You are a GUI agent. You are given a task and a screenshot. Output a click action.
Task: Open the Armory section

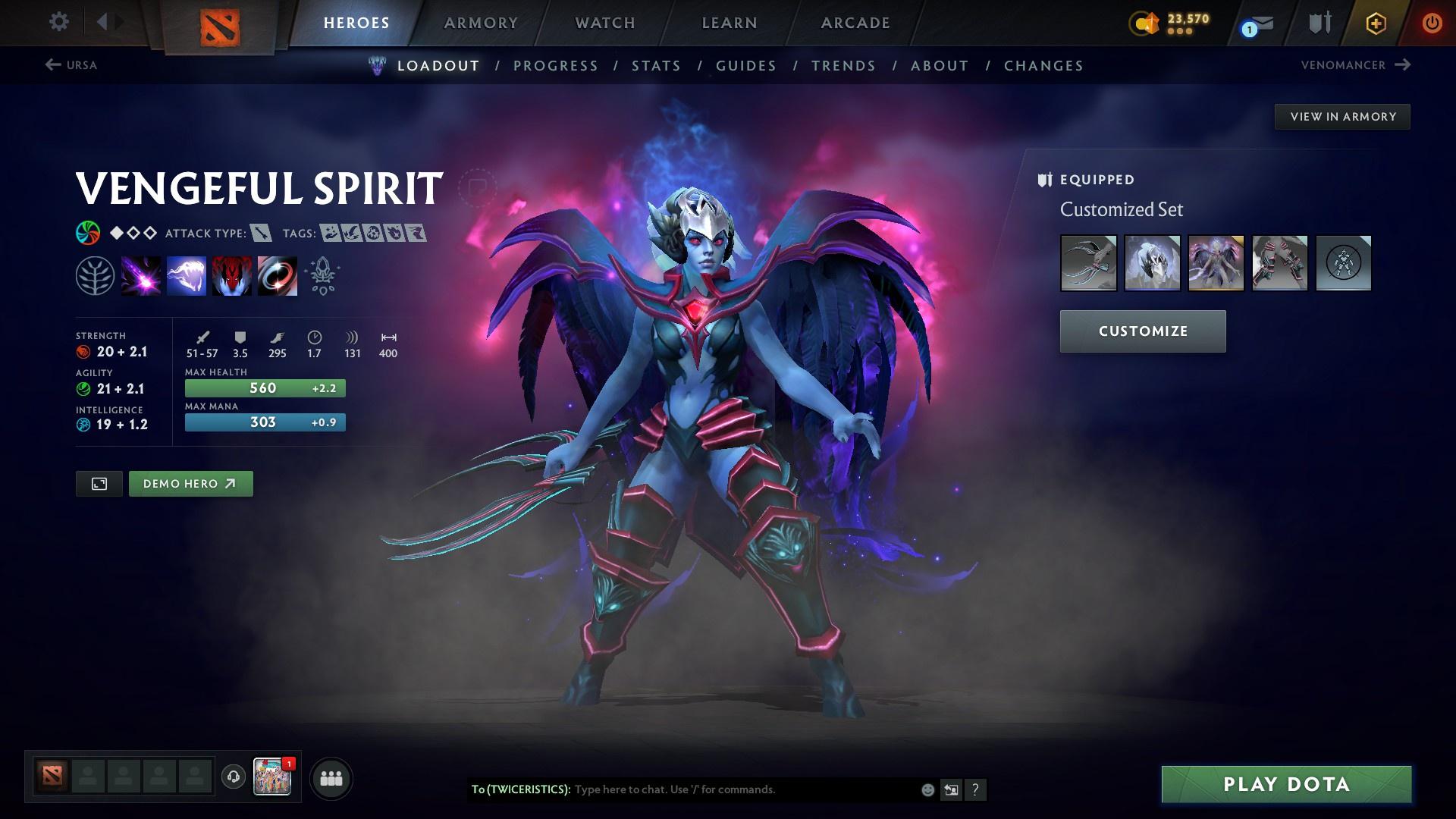(x=482, y=23)
